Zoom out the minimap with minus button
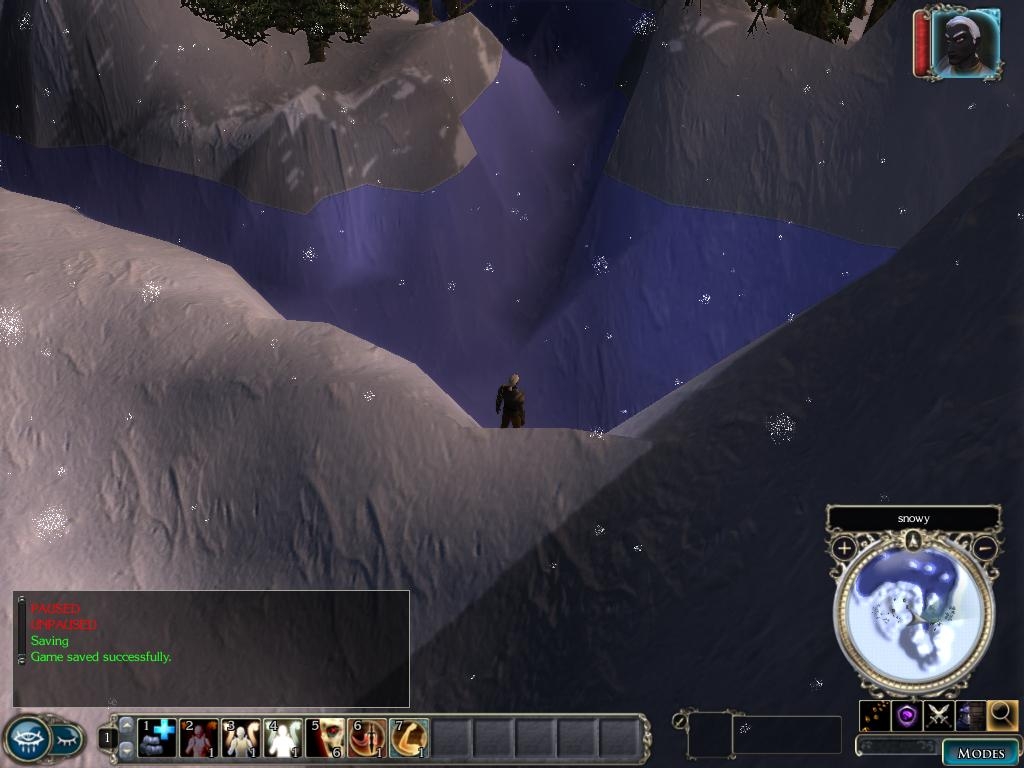The height and width of the screenshot is (768, 1024). pyautogui.click(x=985, y=548)
